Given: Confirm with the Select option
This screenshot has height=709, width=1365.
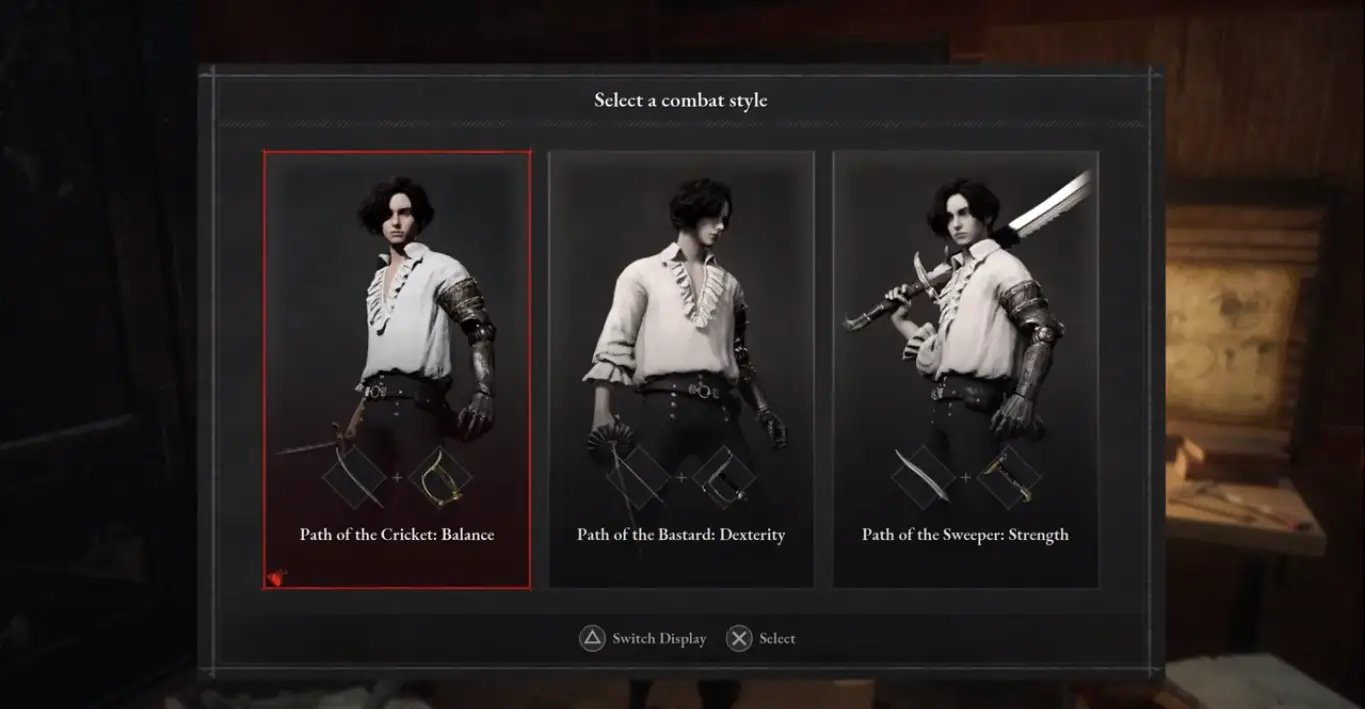Looking at the screenshot, I should [761, 638].
